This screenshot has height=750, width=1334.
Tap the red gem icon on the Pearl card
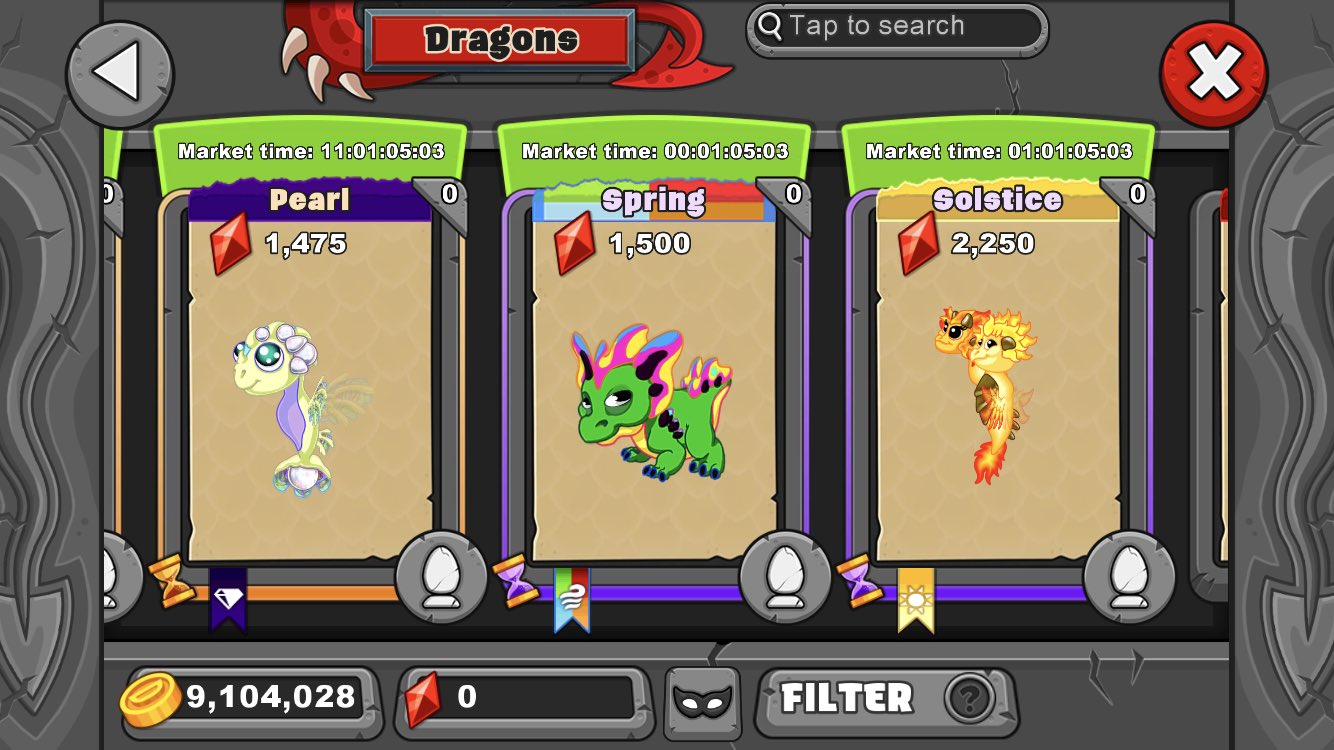(232, 243)
